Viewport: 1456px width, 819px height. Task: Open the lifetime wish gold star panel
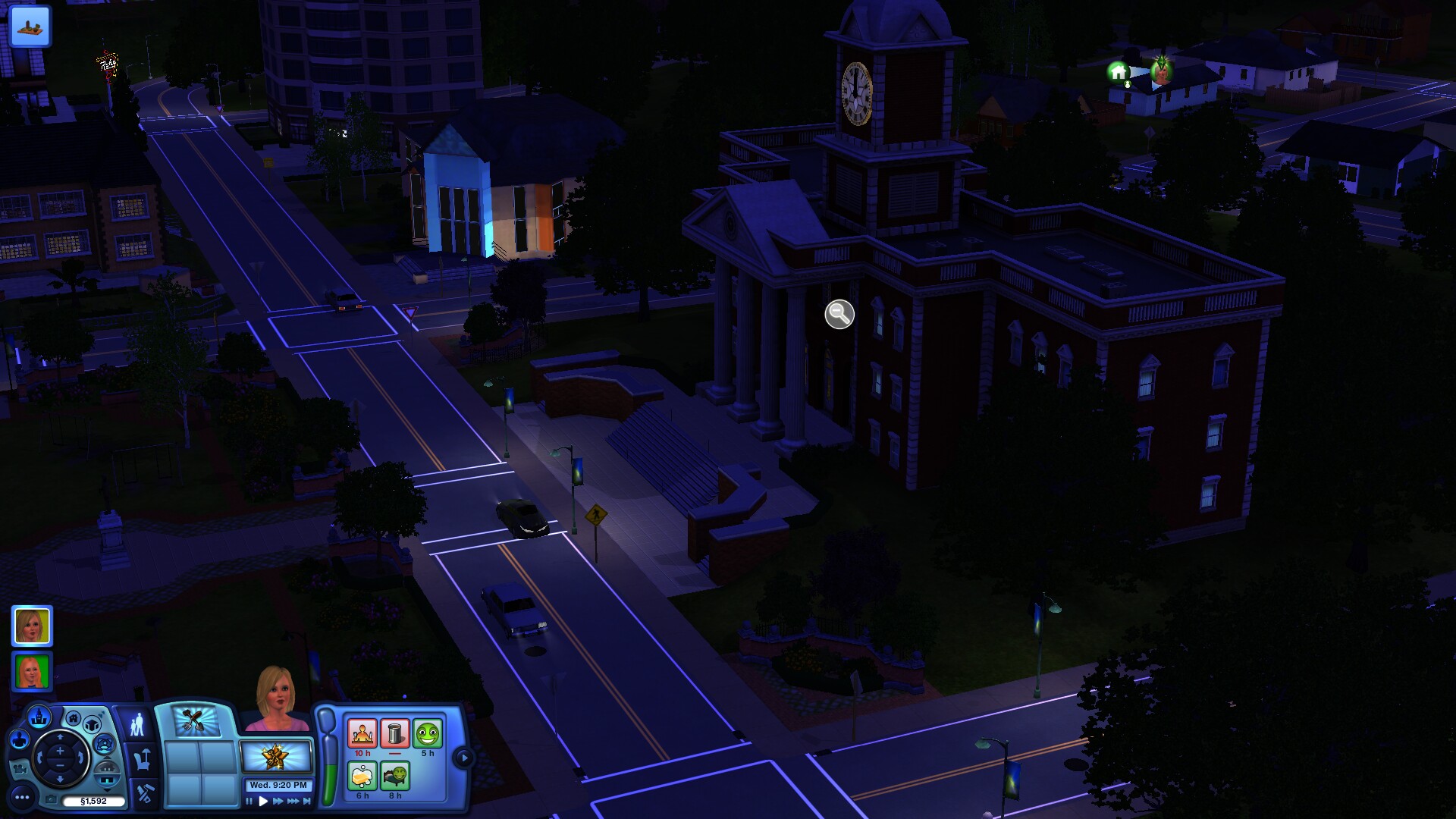click(275, 756)
